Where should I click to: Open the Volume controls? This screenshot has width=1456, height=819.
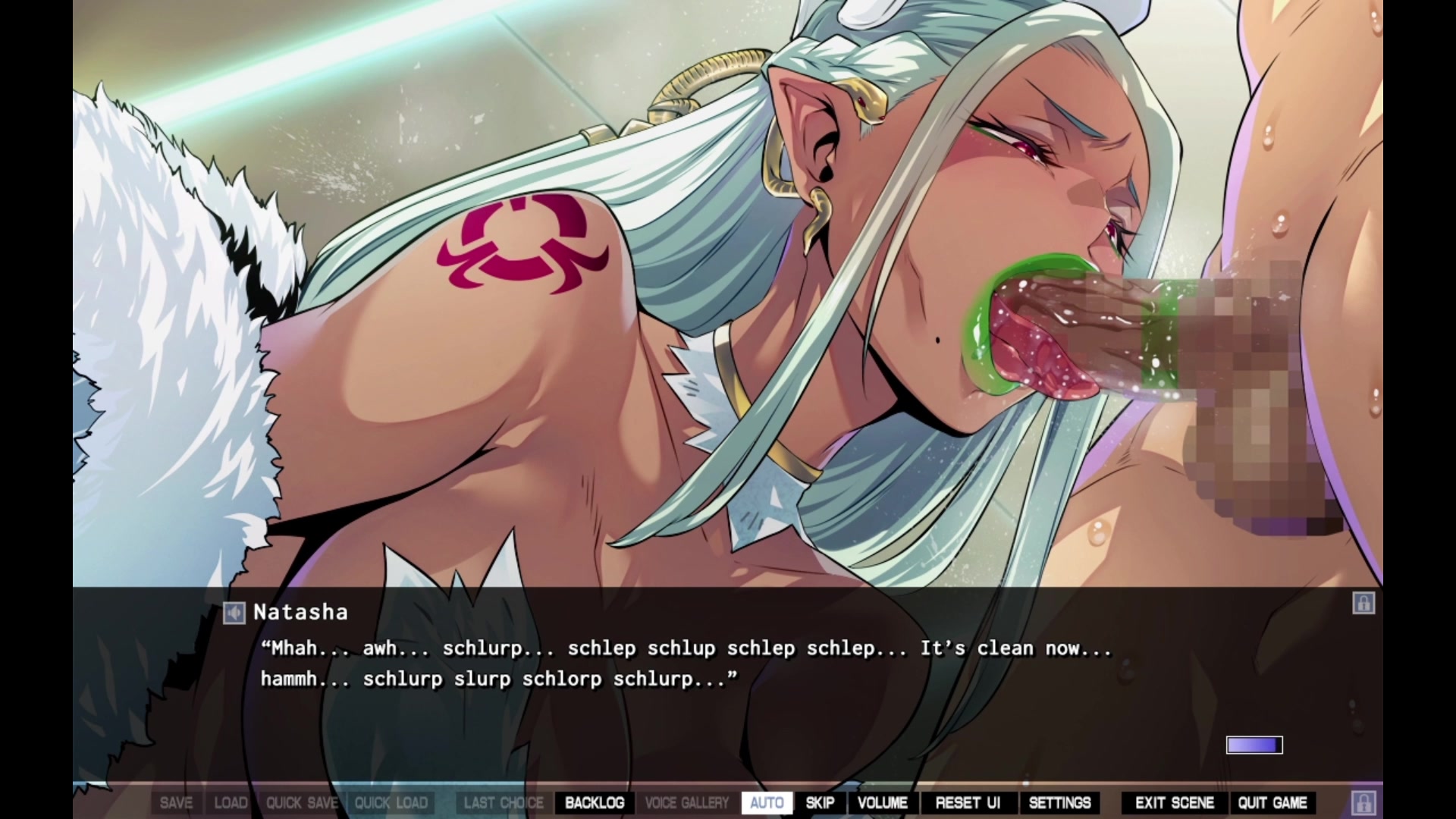coord(882,802)
